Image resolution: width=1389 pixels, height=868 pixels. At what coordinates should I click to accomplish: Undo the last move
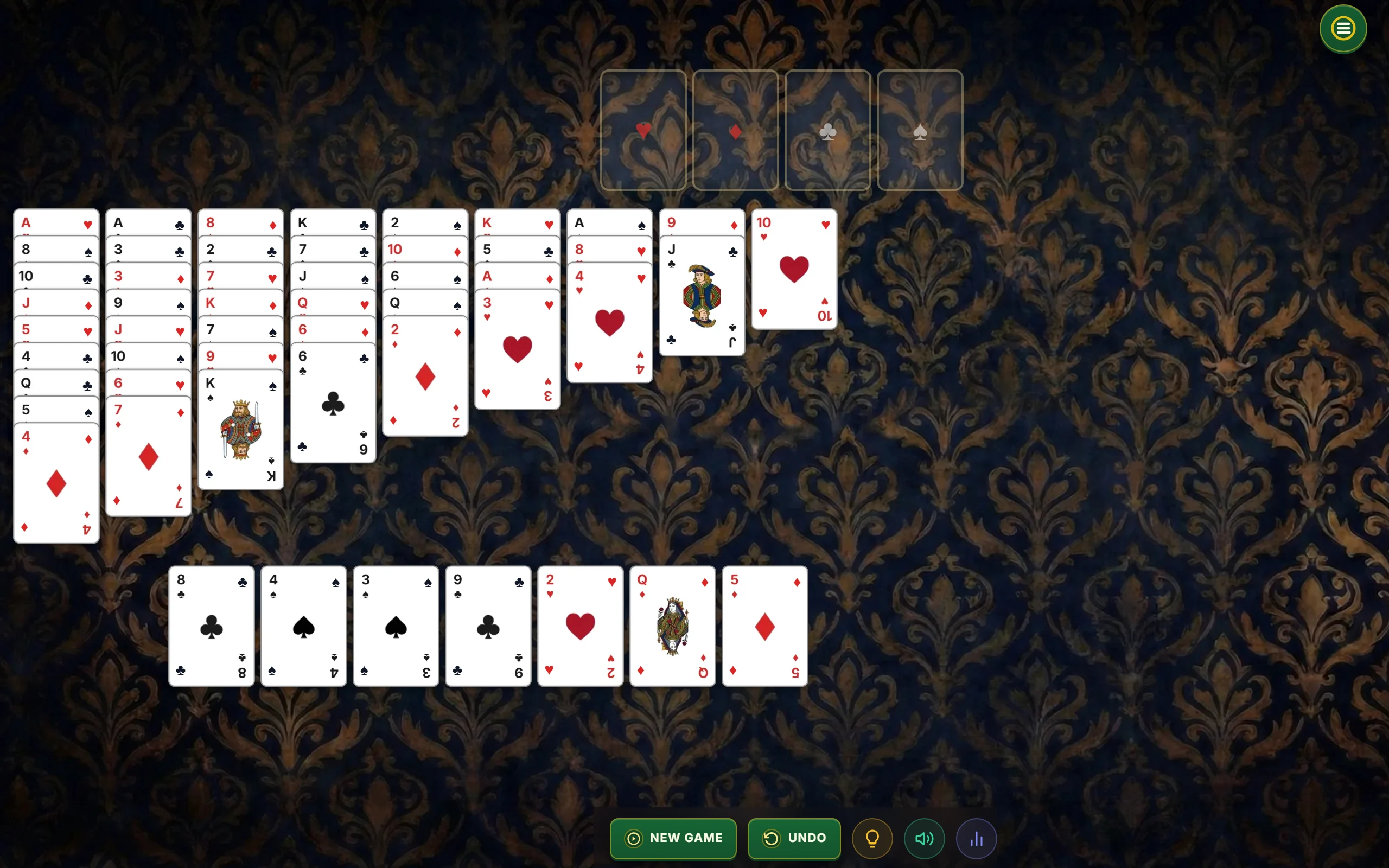coord(794,838)
